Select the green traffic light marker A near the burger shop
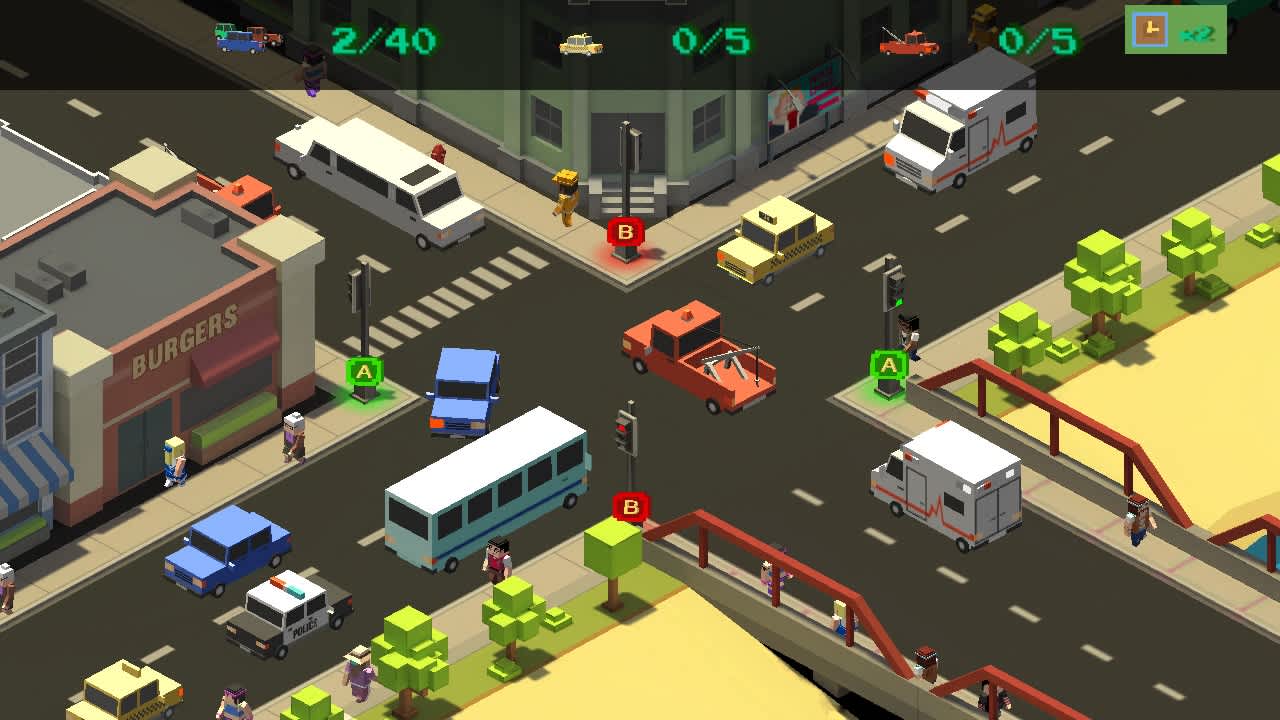 pos(364,372)
